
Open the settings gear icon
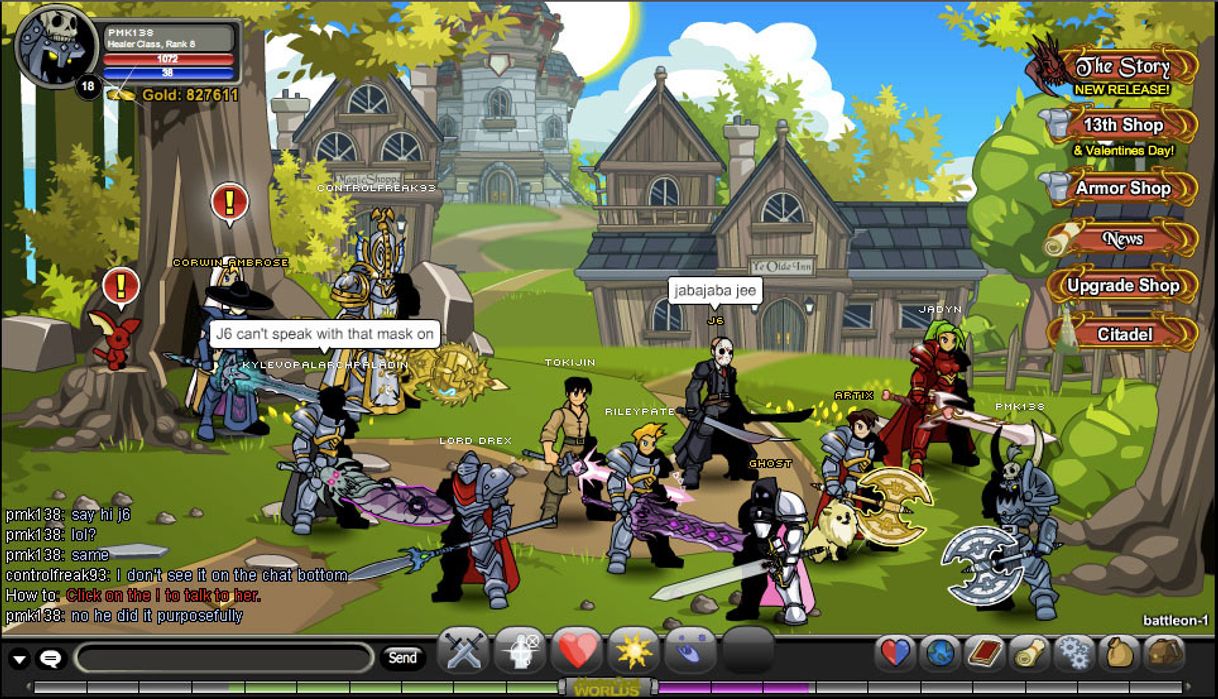[x=1074, y=654]
